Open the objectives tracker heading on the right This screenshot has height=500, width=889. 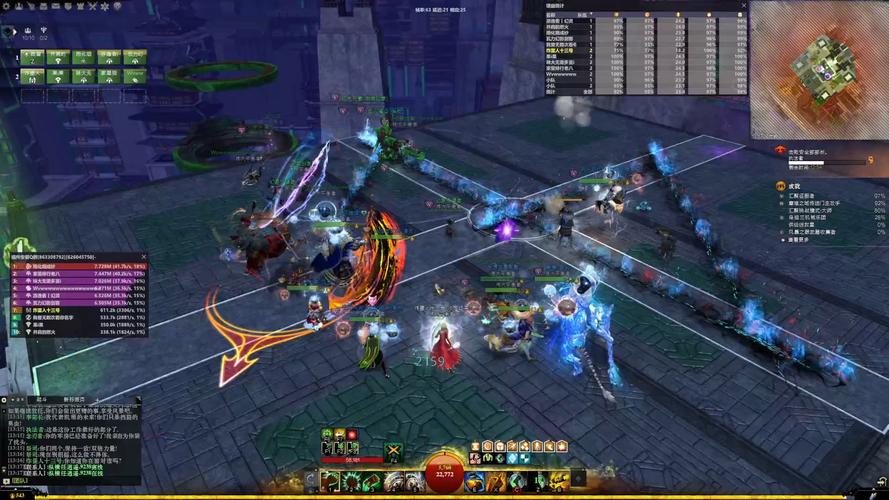pos(795,186)
